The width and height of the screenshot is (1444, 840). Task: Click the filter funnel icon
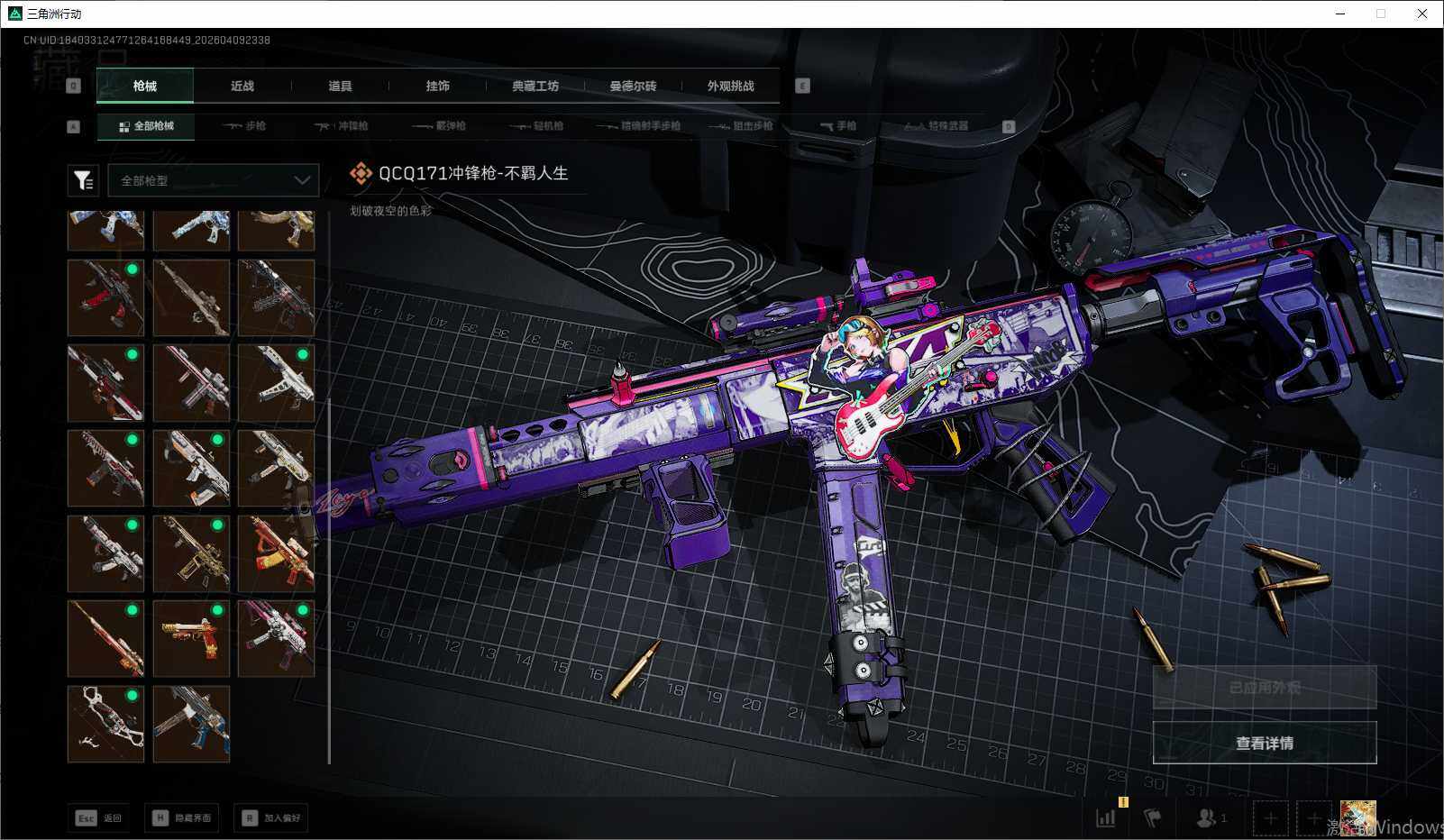coord(83,180)
